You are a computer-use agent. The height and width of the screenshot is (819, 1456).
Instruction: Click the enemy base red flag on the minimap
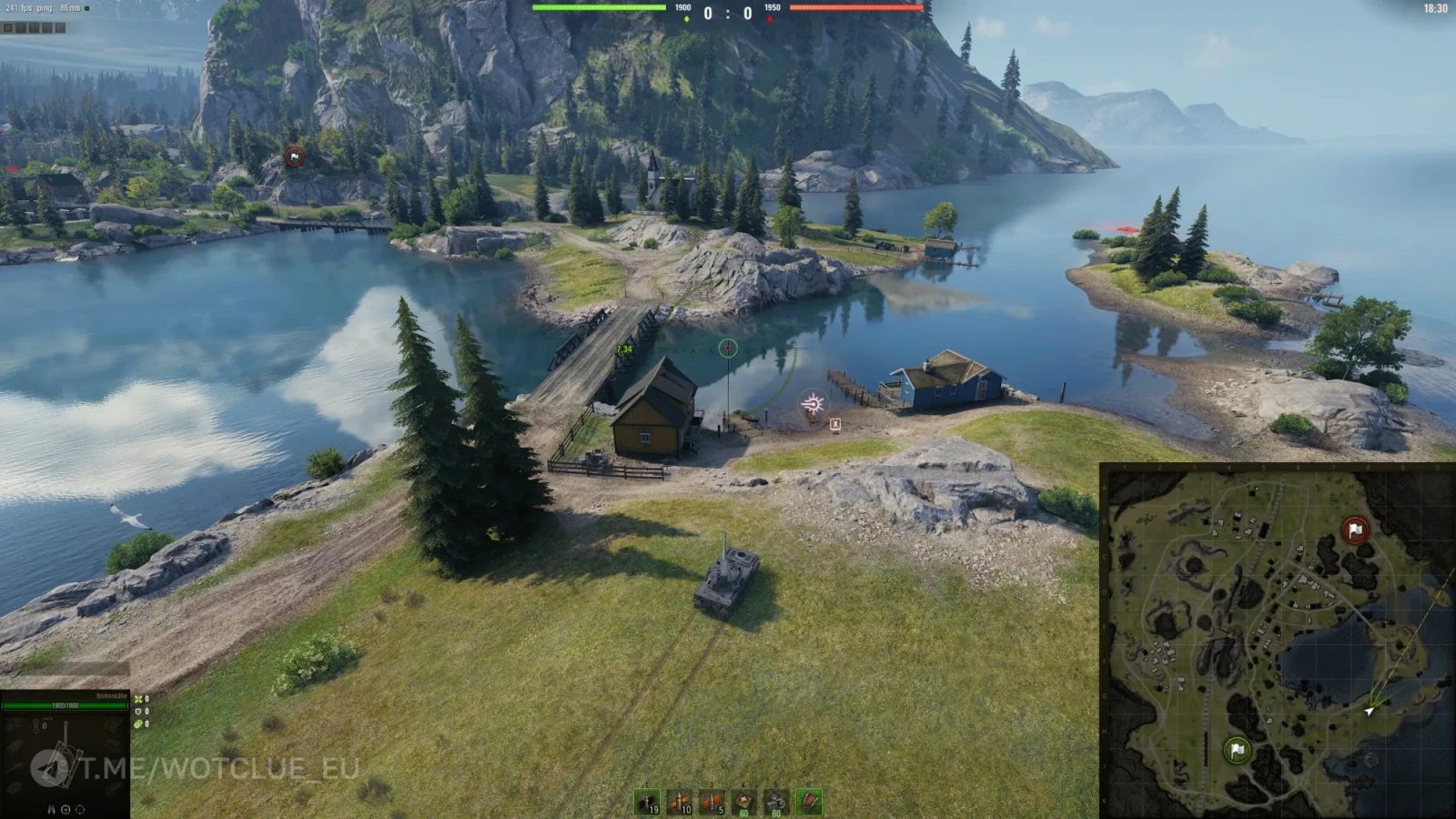1355,528
